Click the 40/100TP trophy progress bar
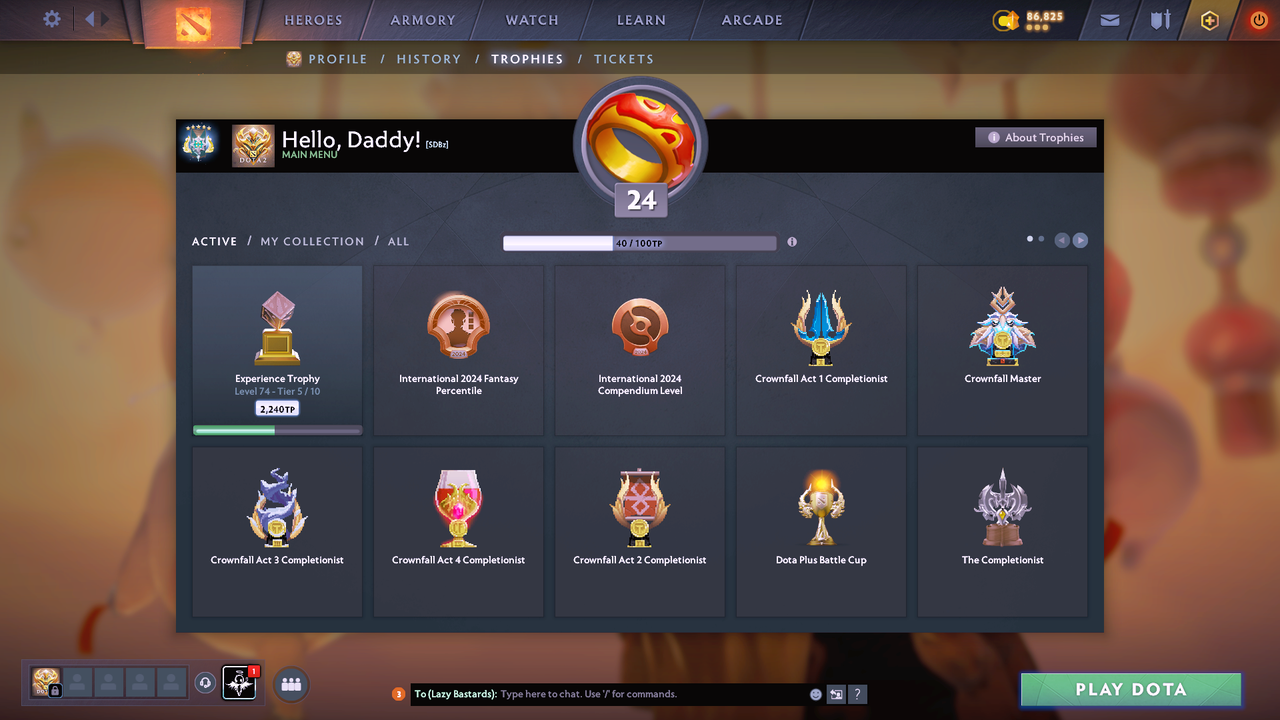Screen dimensions: 1280x720 640,242
